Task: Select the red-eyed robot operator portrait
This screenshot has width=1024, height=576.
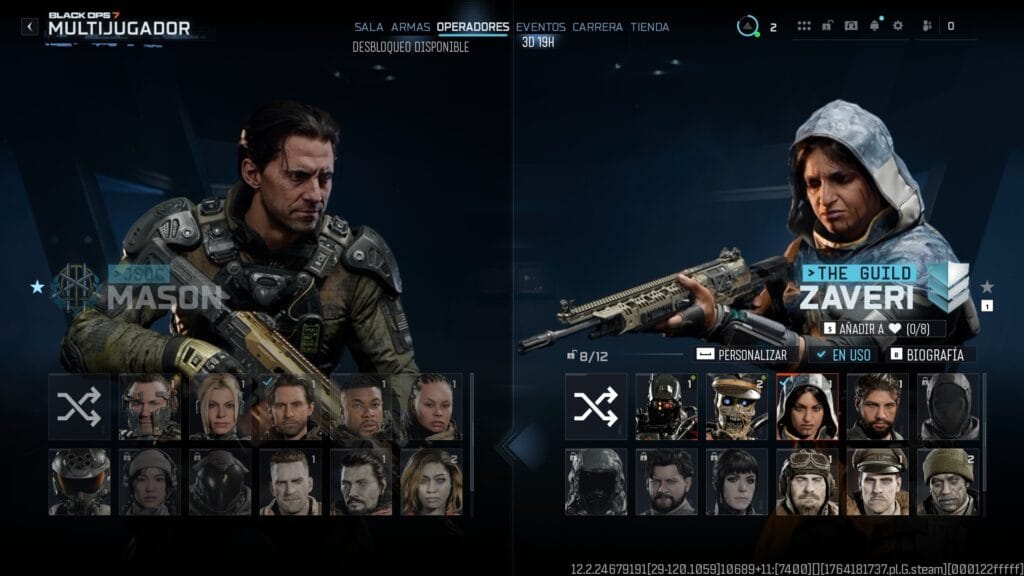Action: (666, 406)
